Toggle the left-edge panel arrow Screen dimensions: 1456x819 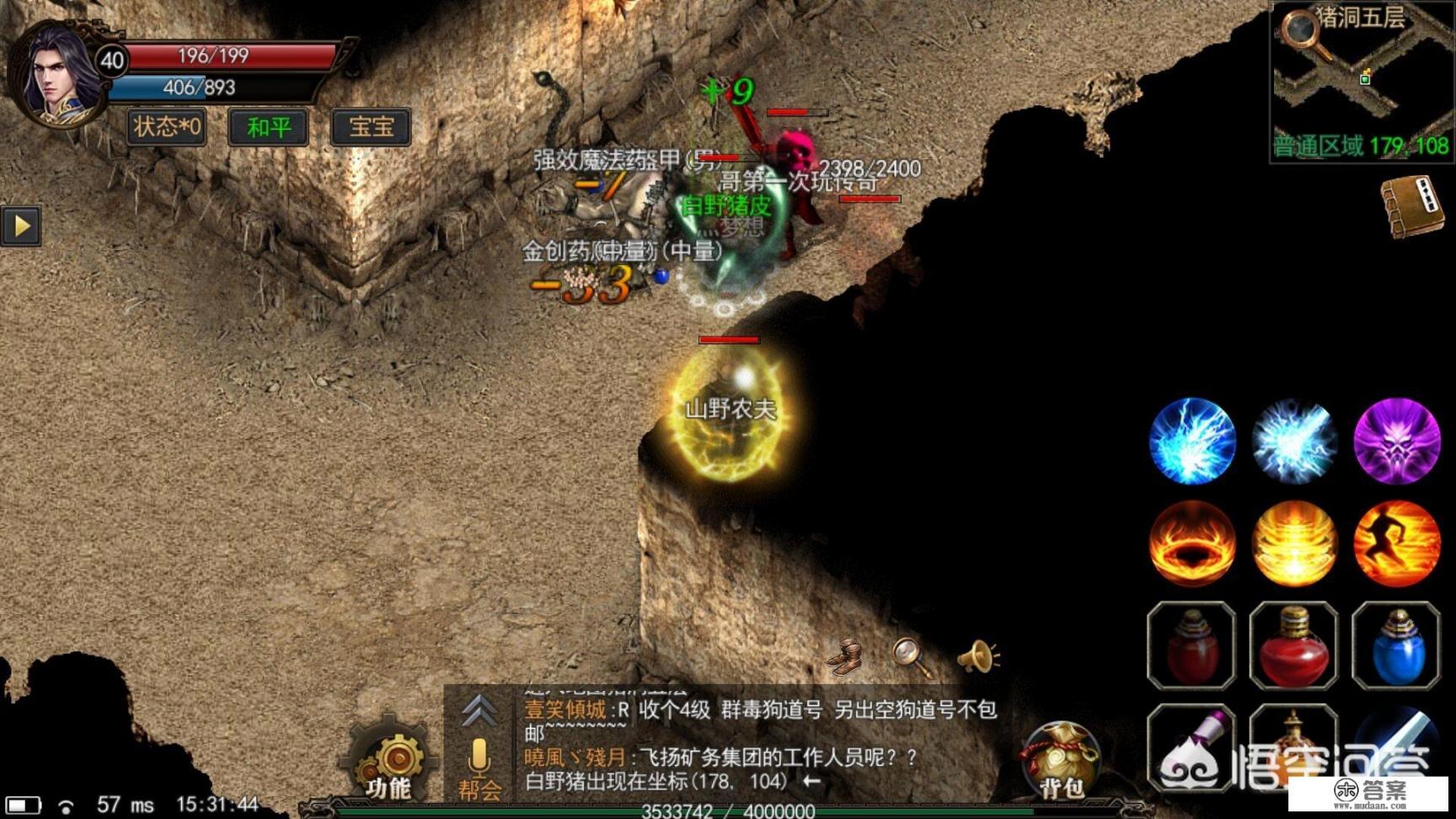(x=23, y=225)
